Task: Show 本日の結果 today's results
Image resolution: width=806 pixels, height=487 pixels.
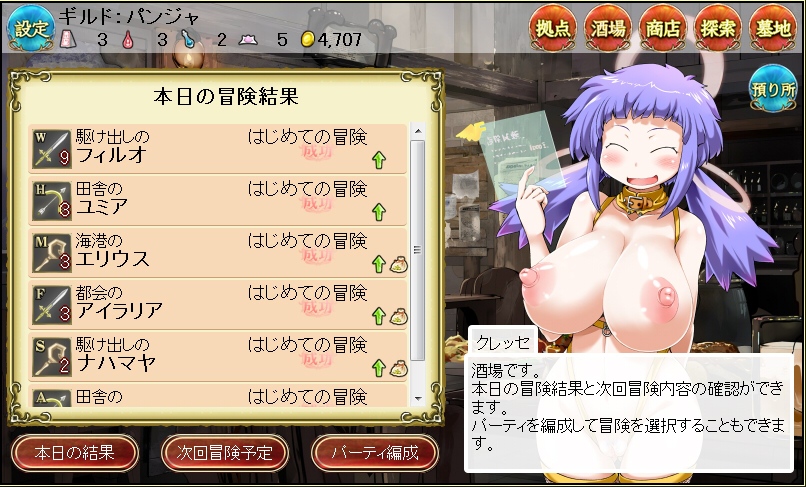Action: point(74,452)
